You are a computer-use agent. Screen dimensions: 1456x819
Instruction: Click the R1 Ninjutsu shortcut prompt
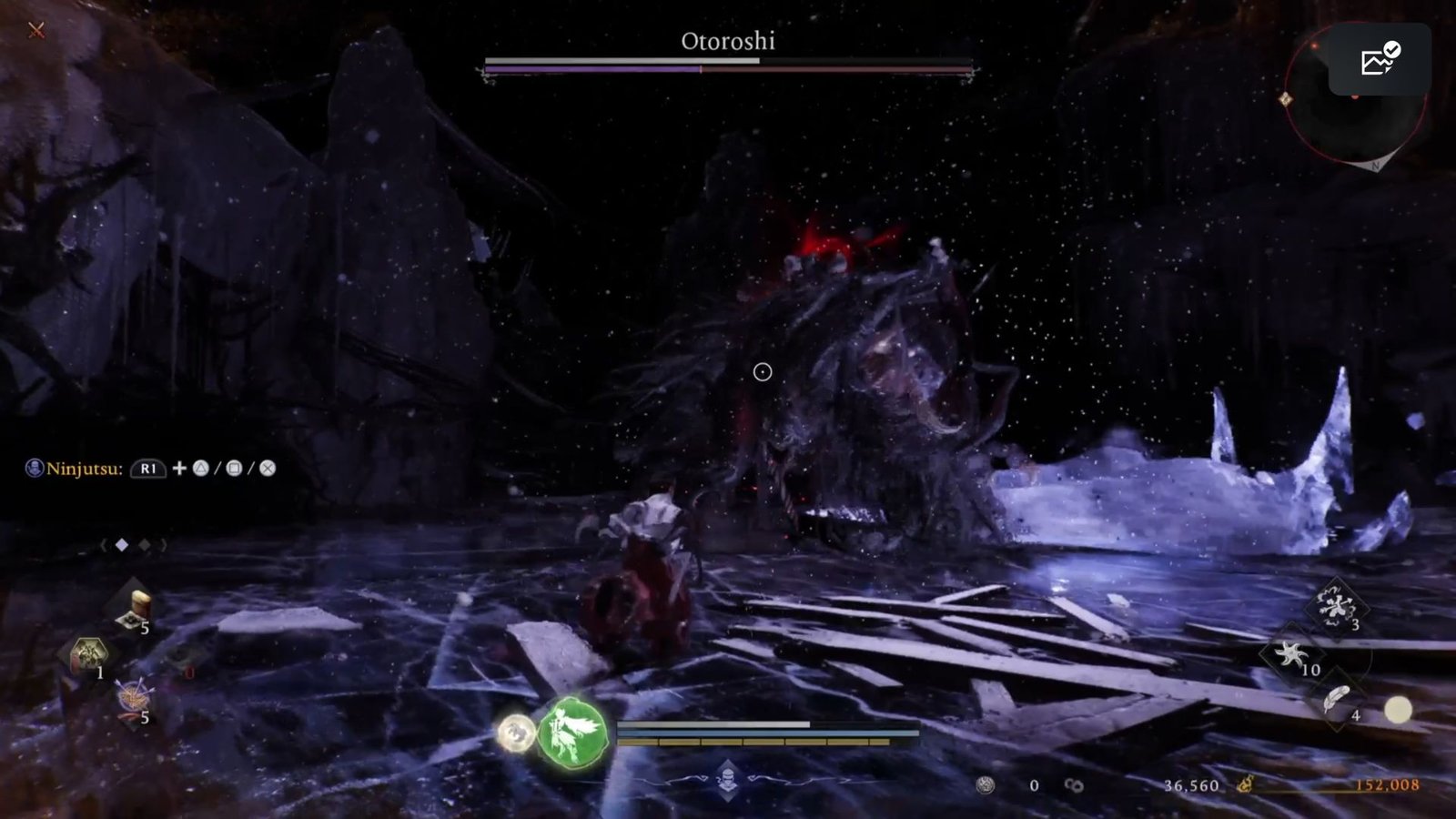click(x=147, y=470)
